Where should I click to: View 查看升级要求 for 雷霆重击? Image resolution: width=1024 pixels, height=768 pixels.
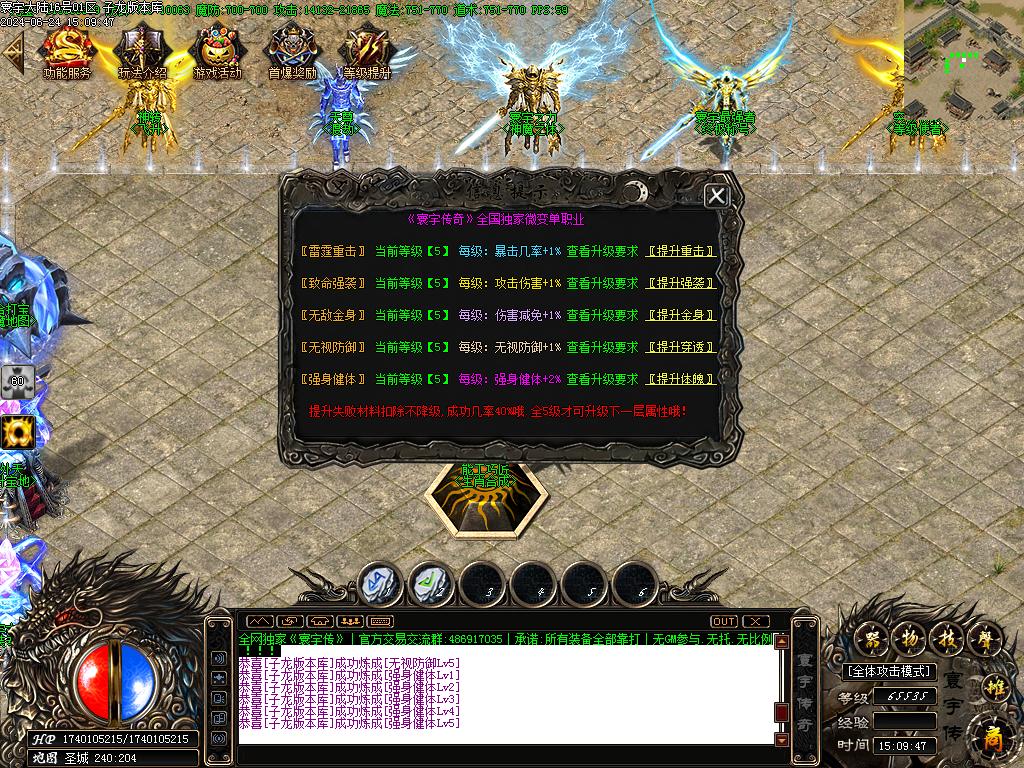pos(602,252)
